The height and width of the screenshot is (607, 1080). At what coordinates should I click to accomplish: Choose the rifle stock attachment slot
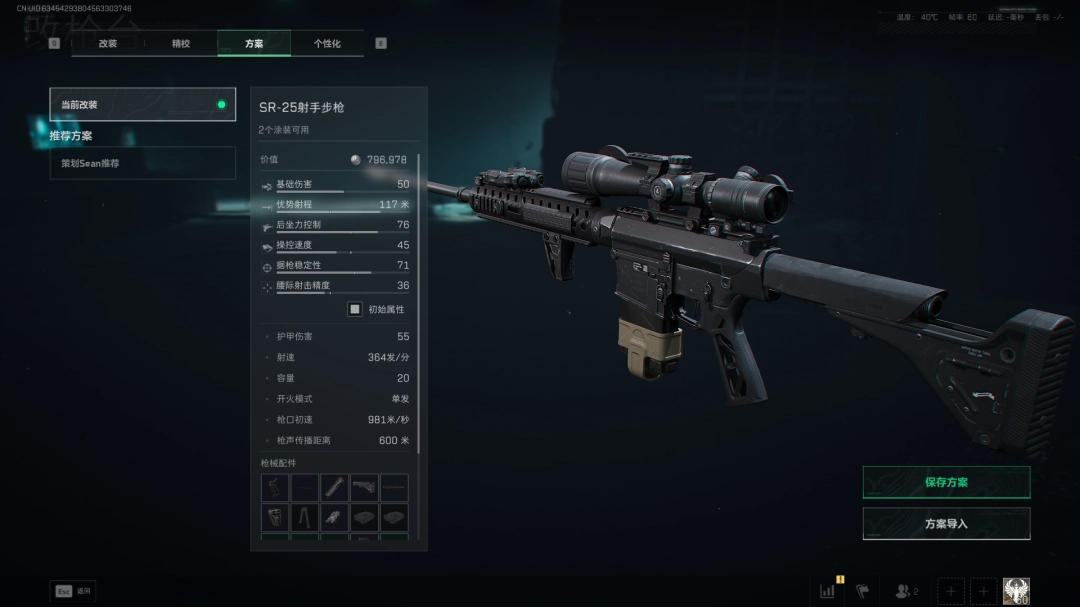pyautogui.click(x=365, y=488)
